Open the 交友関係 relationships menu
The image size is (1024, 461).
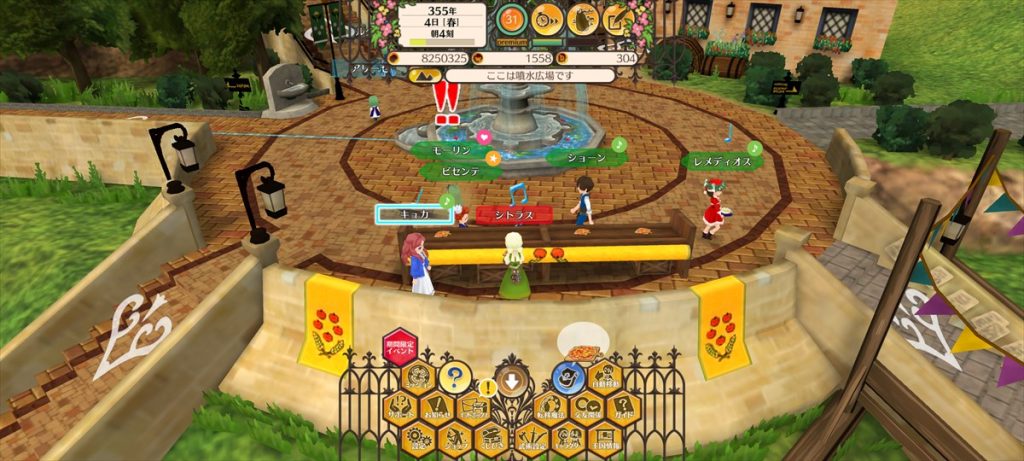coord(586,407)
